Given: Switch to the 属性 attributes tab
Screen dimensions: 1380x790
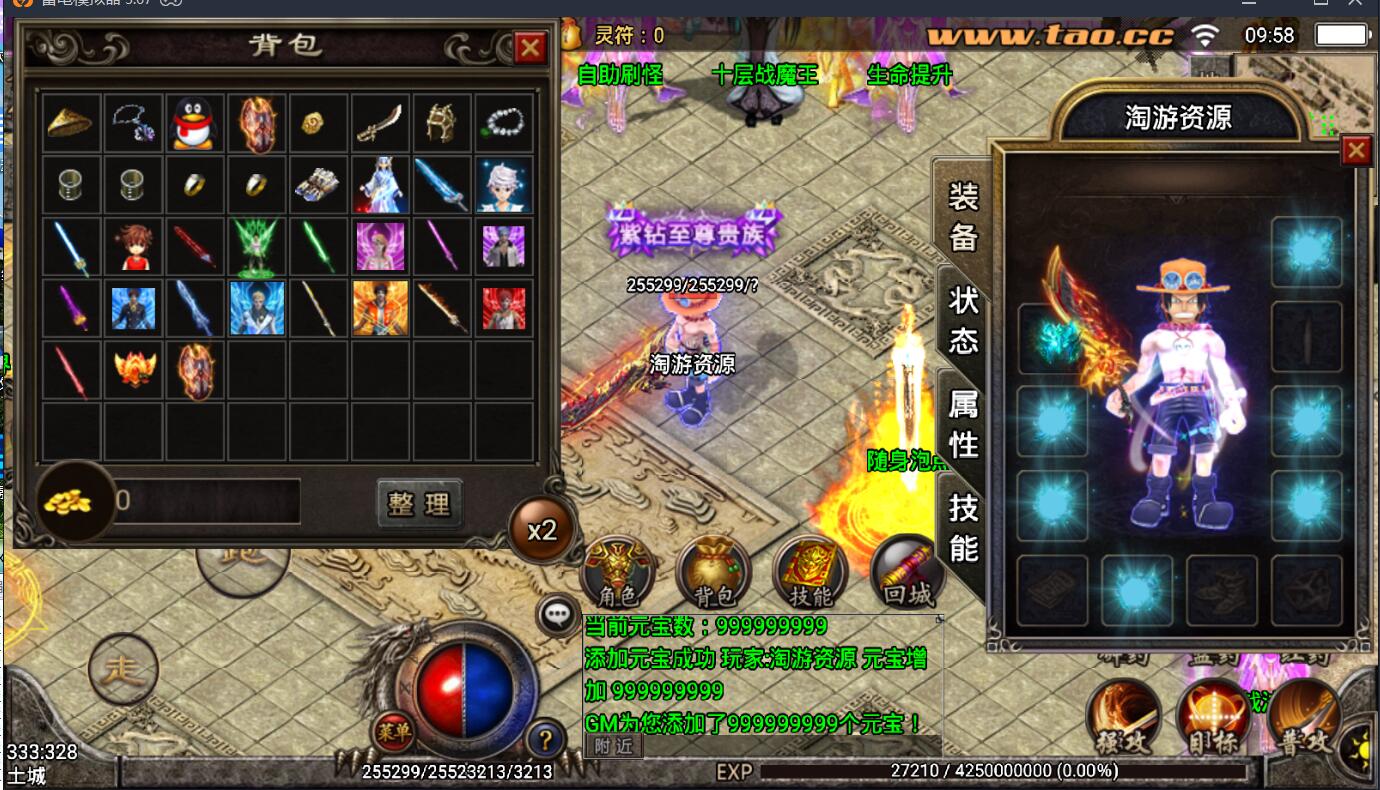Looking at the screenshot, I should (x=963, y=424).
